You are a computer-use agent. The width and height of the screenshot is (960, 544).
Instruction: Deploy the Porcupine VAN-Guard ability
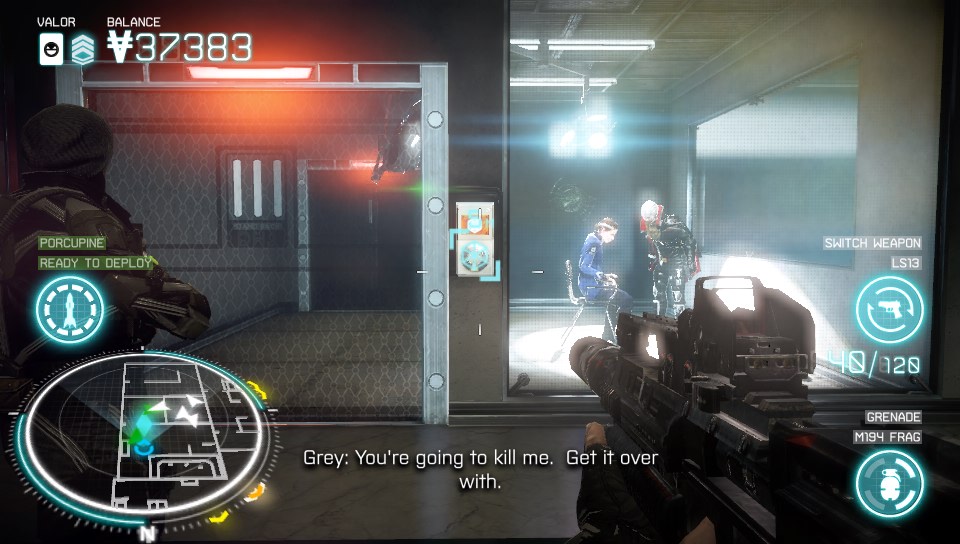click(x=70, y=308)
